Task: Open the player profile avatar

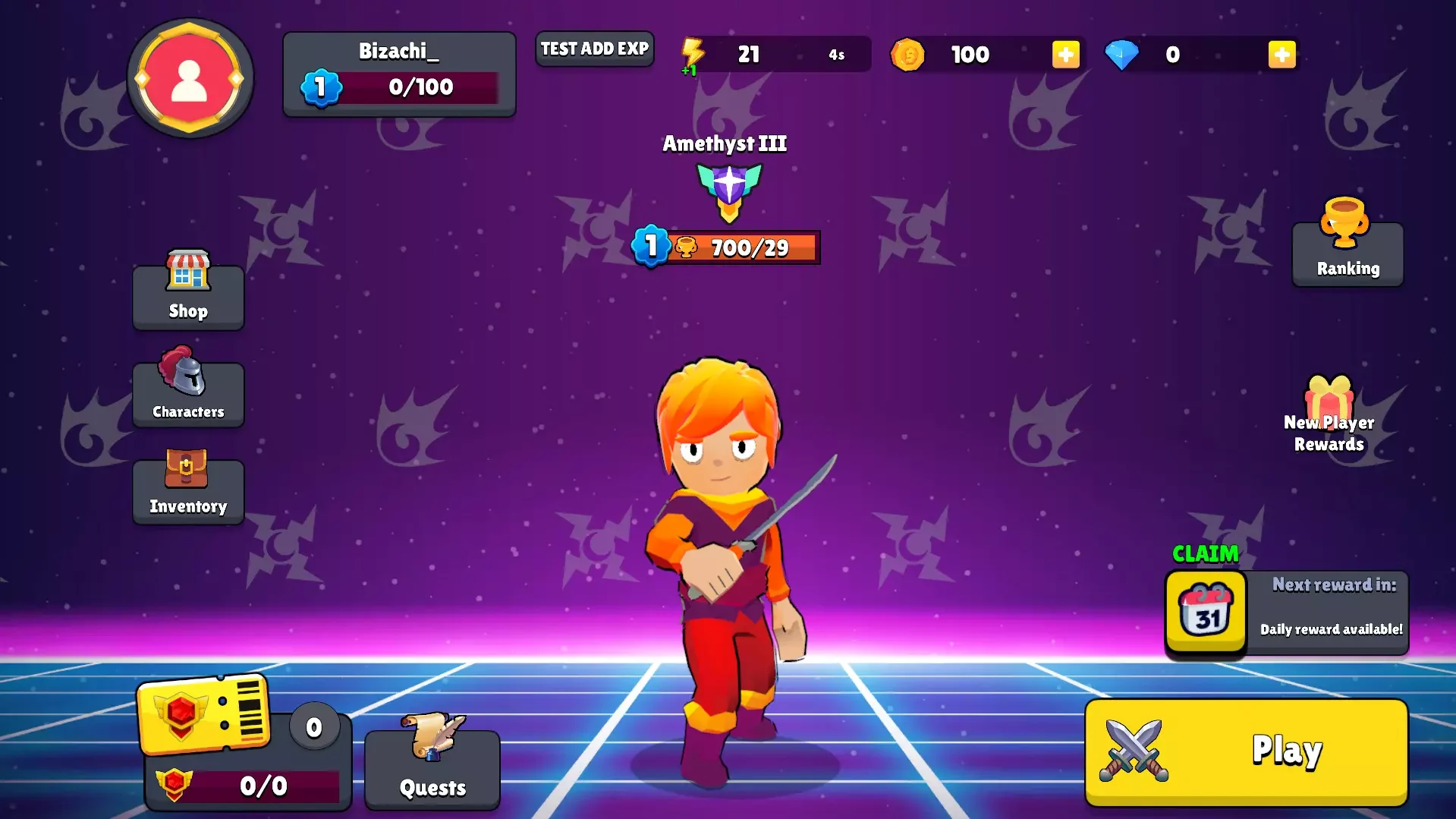Action: pos(189,79)
